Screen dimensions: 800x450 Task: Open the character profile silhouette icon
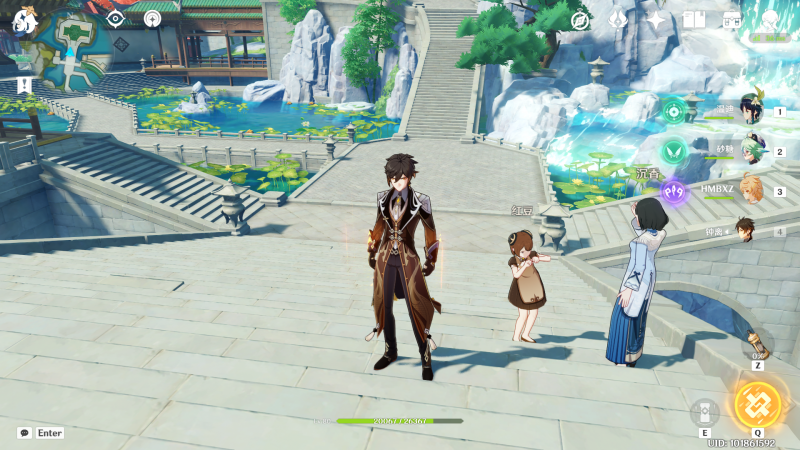(x=770, y=20)
